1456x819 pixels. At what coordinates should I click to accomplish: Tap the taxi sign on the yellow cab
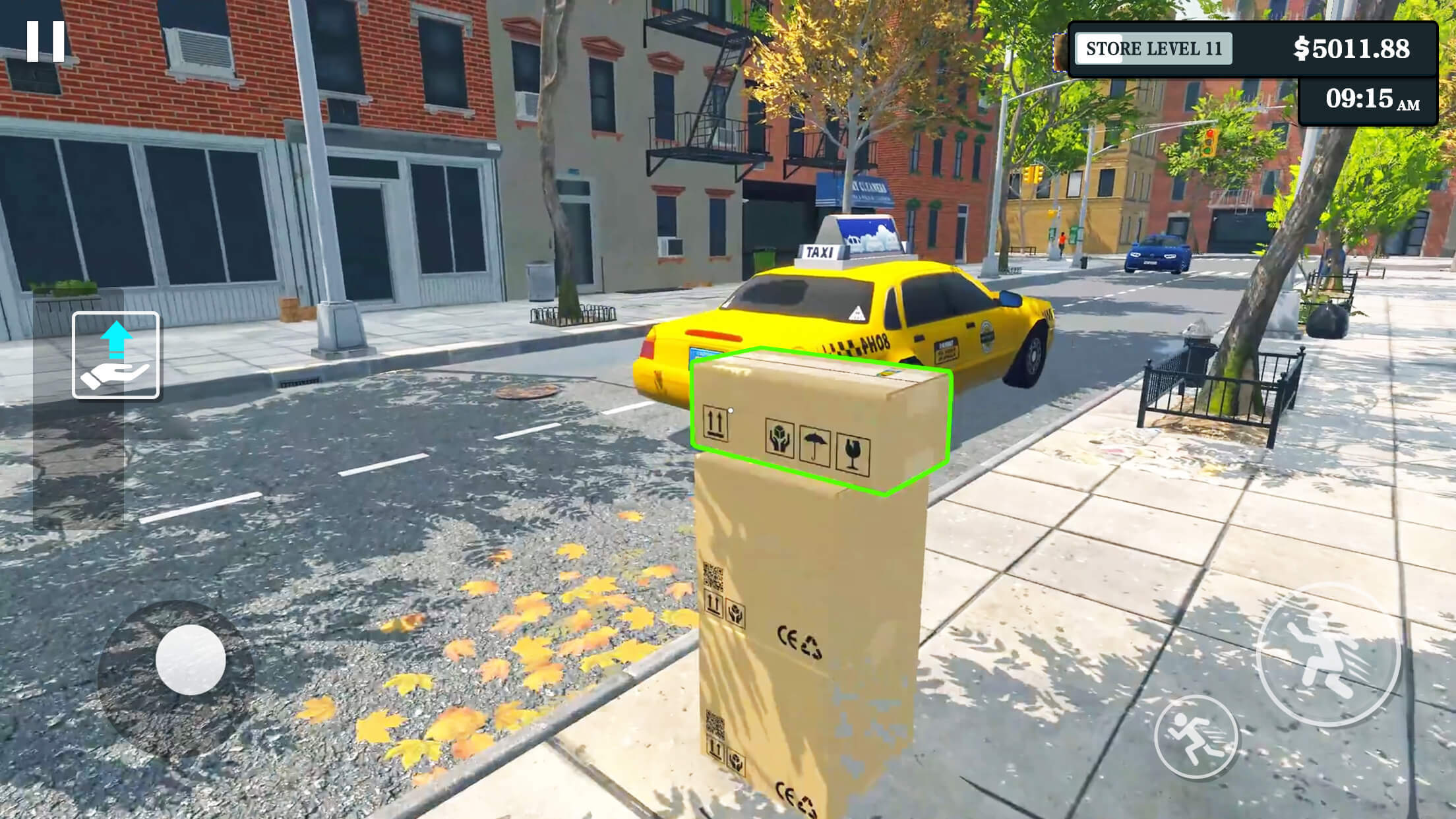(820, 252)
